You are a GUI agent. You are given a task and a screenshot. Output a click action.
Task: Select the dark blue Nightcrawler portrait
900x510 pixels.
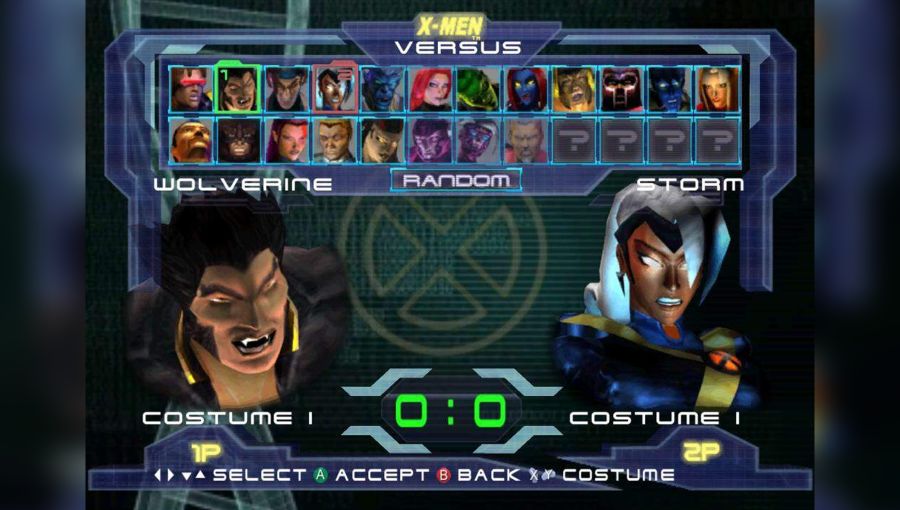coord(670,89)
